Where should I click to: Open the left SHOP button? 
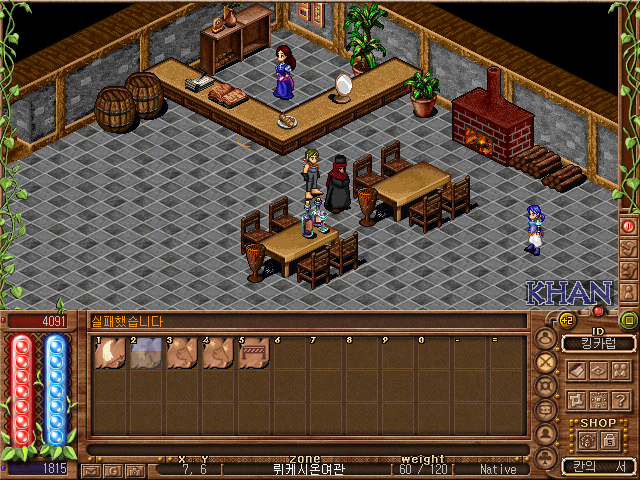pyautogui.click(x=587, y=440)
